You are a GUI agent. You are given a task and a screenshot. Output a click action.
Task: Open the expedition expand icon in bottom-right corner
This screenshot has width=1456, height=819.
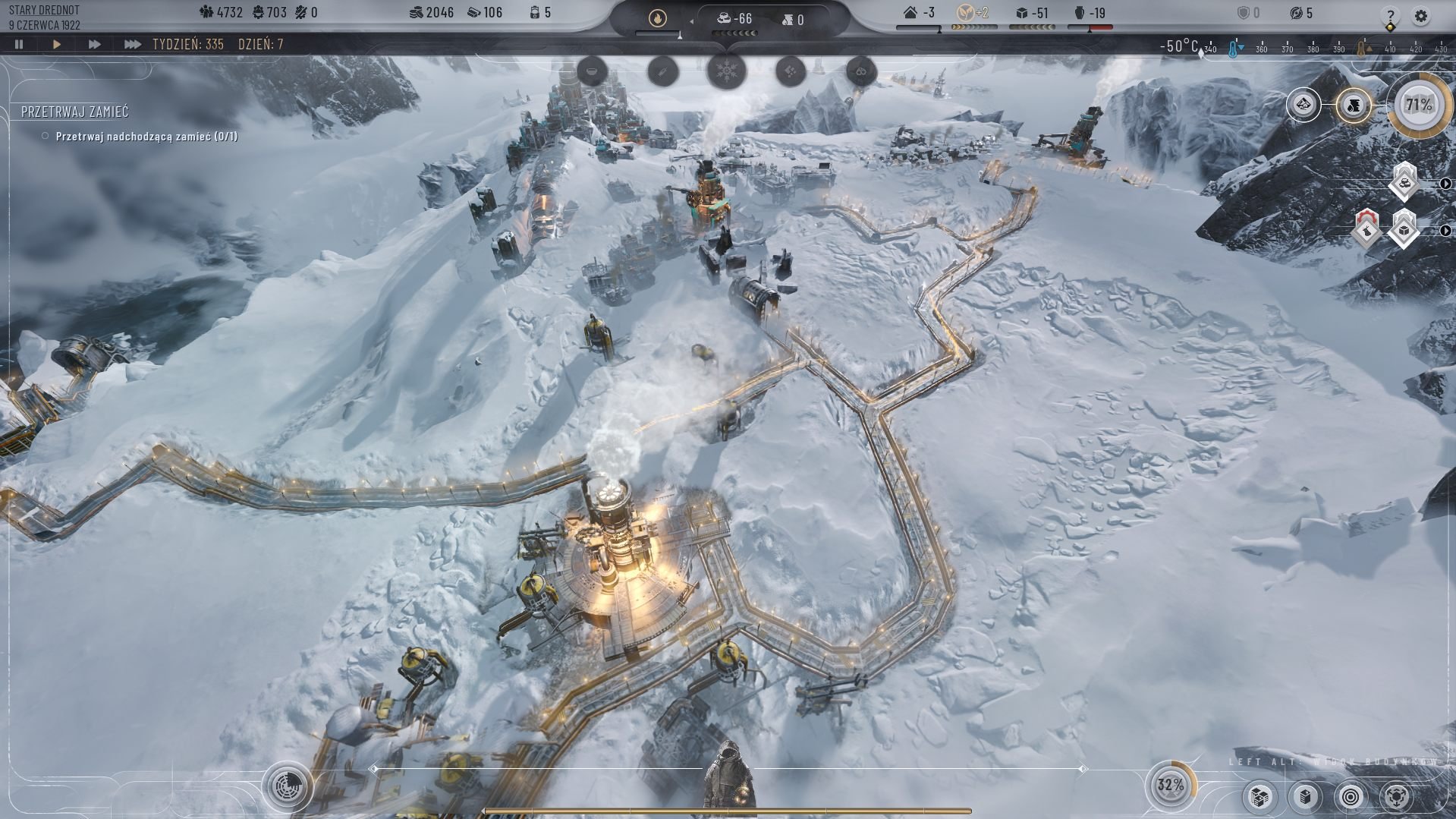pyautogui.click(x=1397, y=798)
